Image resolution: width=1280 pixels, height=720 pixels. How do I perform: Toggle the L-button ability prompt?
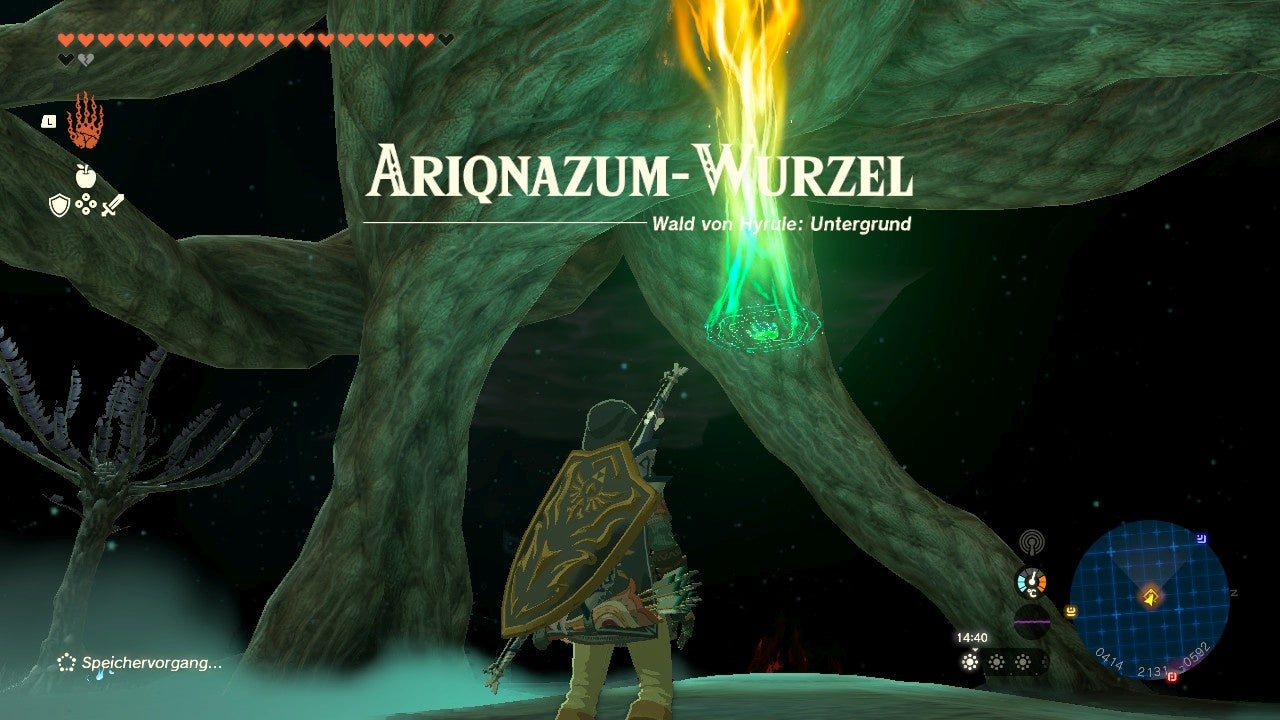tap(48, 122)
